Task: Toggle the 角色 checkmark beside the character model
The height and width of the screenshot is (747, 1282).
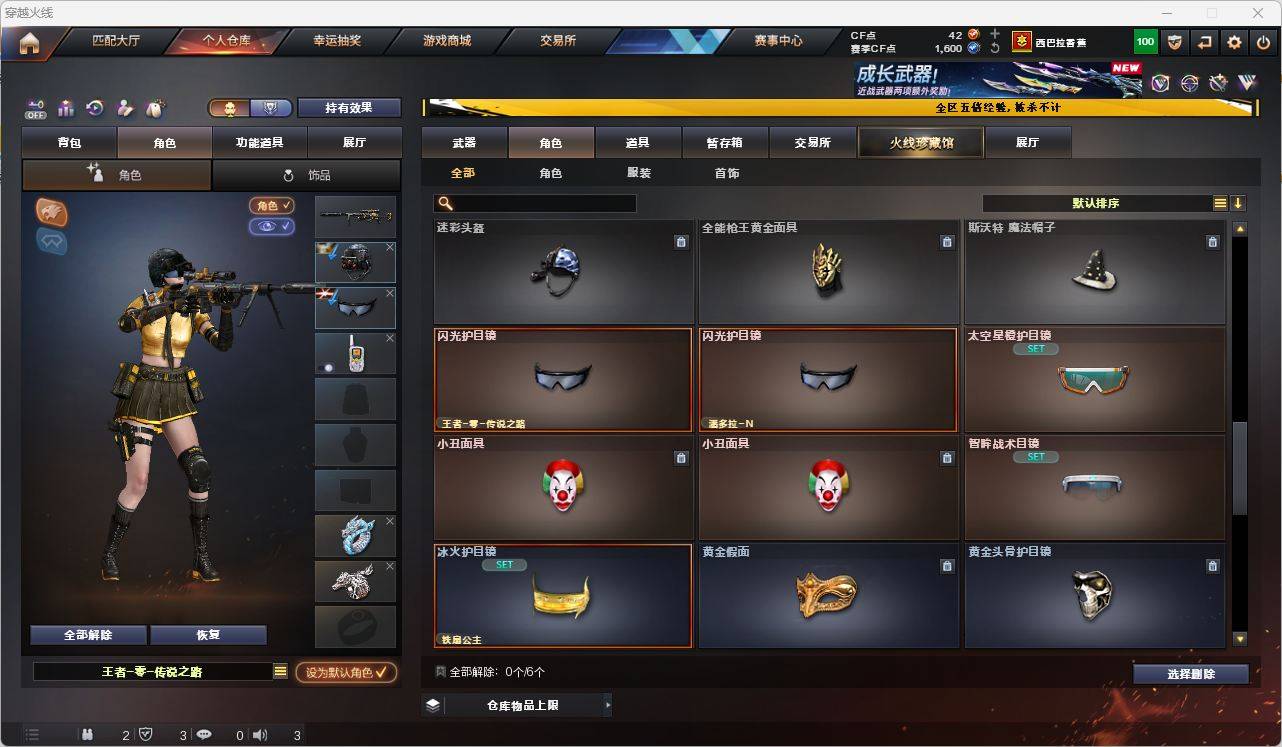Action: (x=271, y=207)
